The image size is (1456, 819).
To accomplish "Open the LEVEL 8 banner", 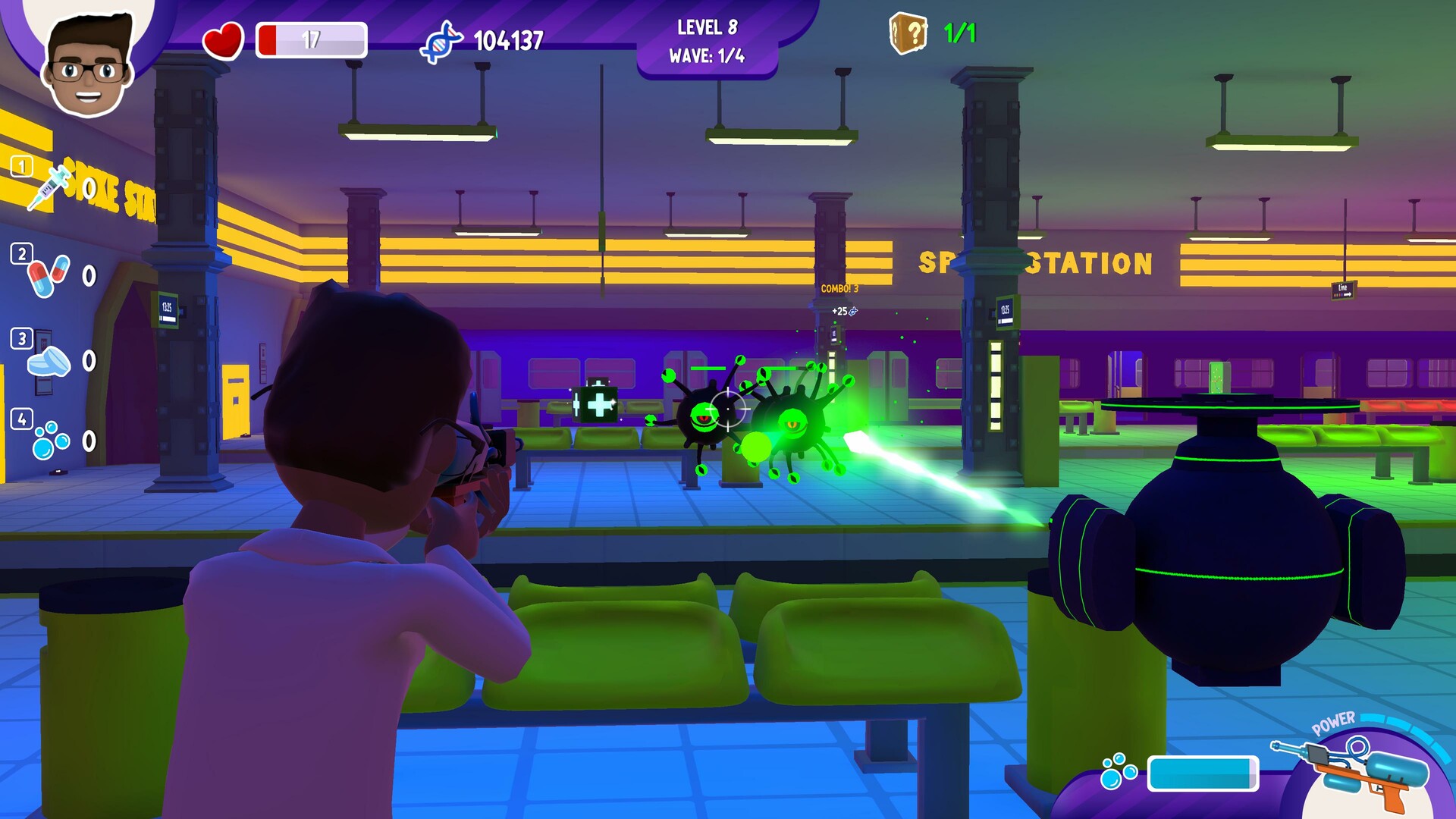I will [x=707, y=28].
